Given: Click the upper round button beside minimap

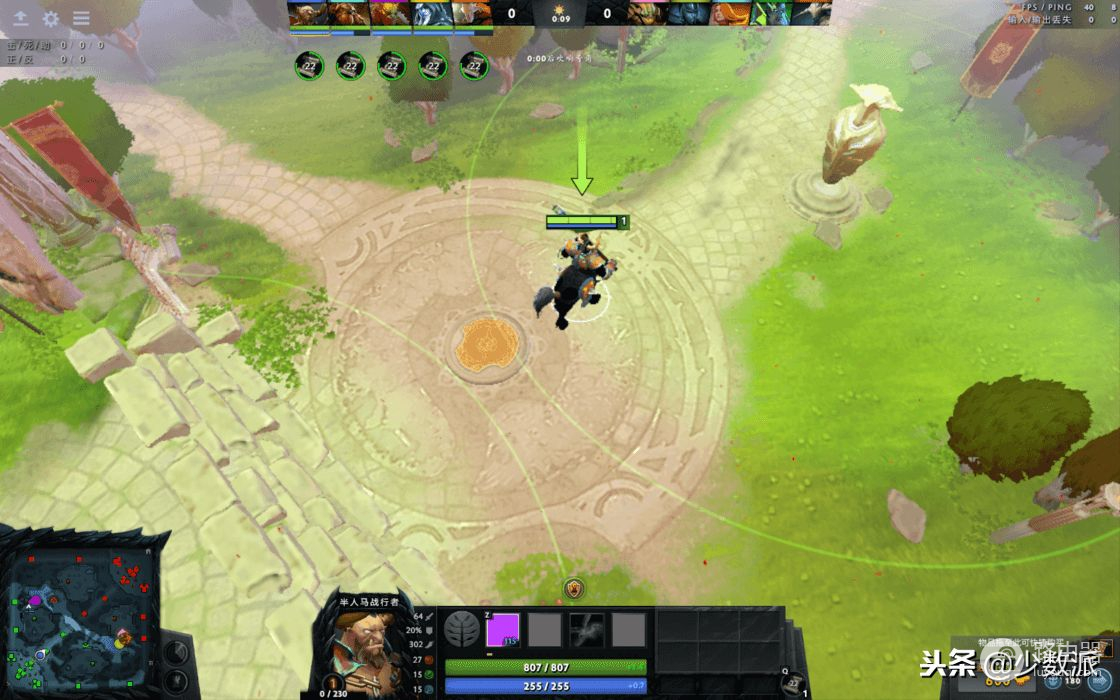Looking at the screenshot, I should pos(178,653).
